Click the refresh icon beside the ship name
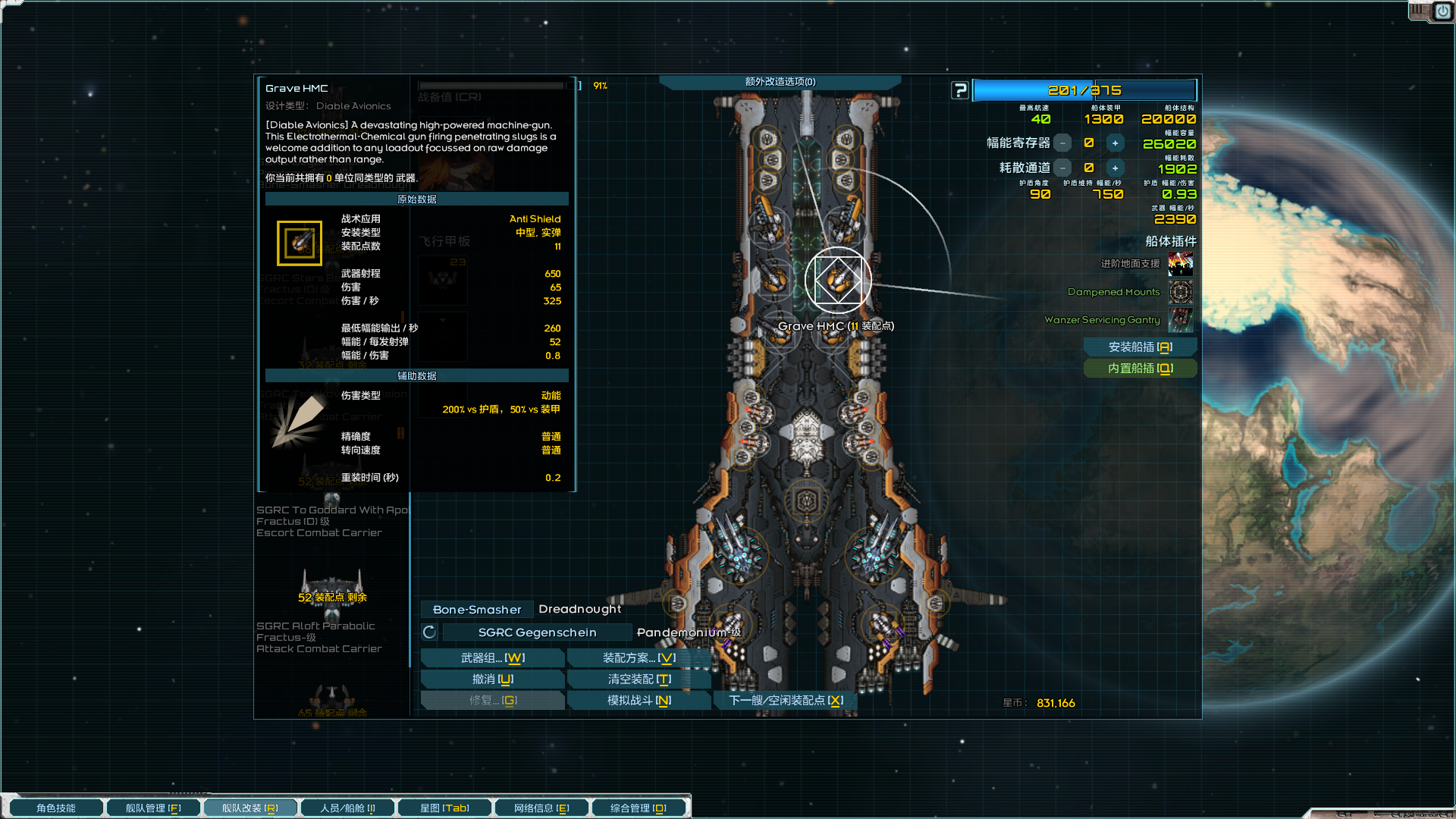Viewport: 1456px width, 819px height. point(429,632)
